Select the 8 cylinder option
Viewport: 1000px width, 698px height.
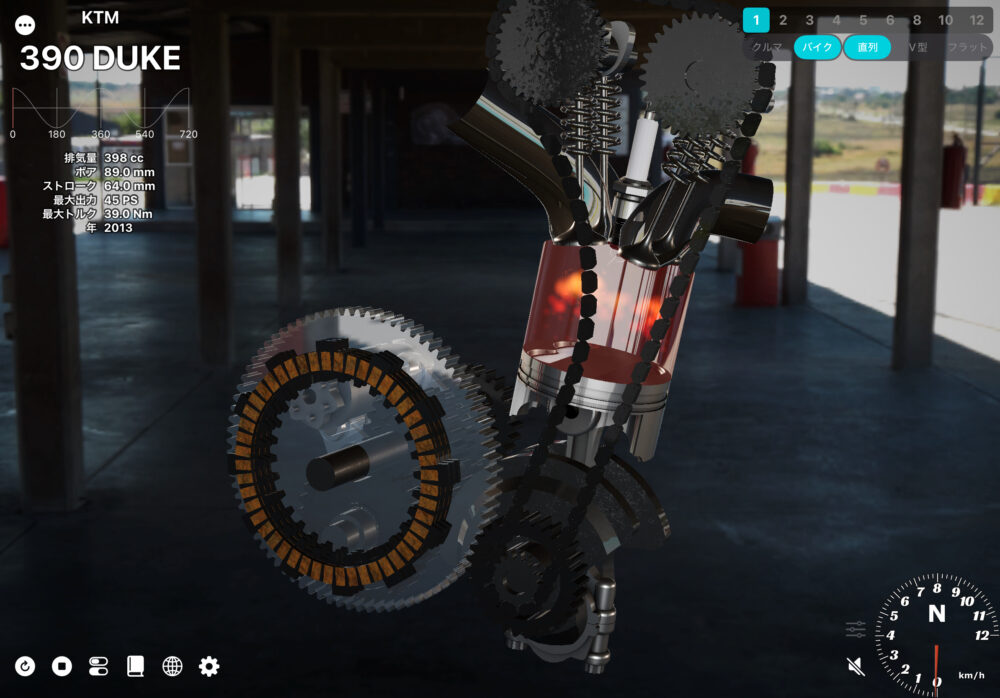tap(917, 19)
